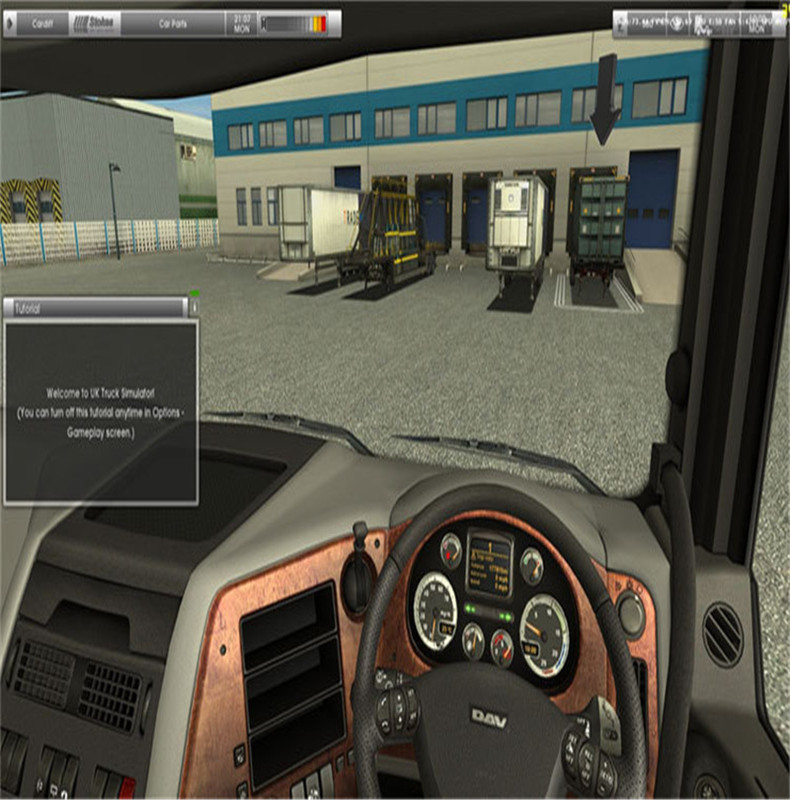Select the Tutorial window title bar
This screenshot has width=790, height=800.
95,309
